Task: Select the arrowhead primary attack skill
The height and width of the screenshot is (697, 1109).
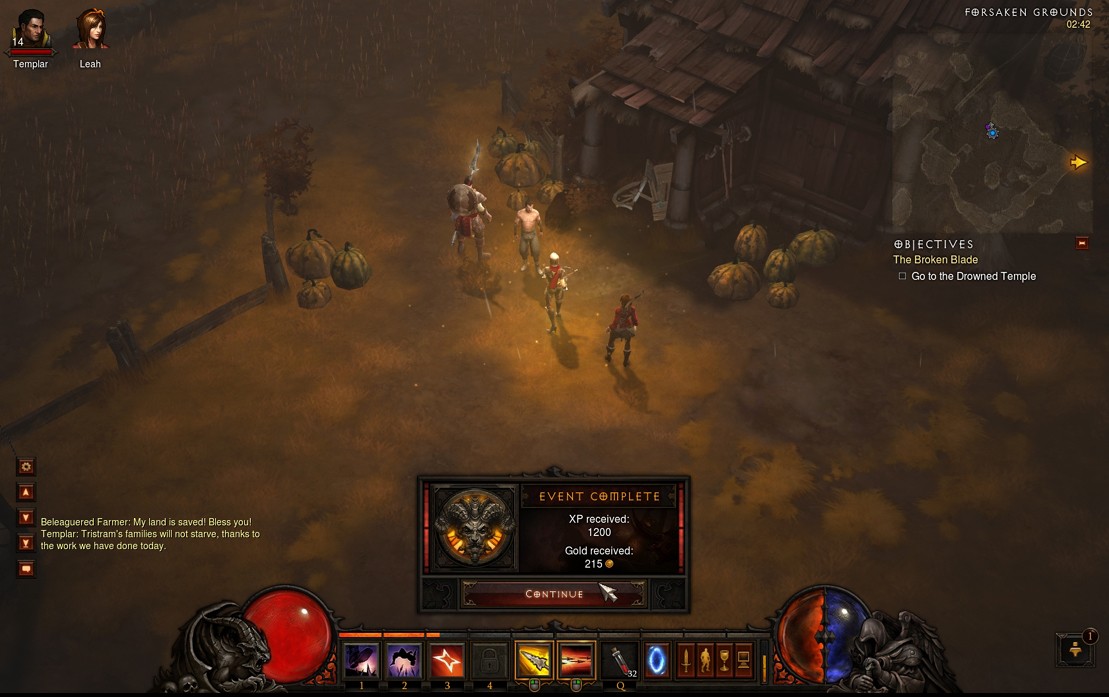Action: coord(534,661)
